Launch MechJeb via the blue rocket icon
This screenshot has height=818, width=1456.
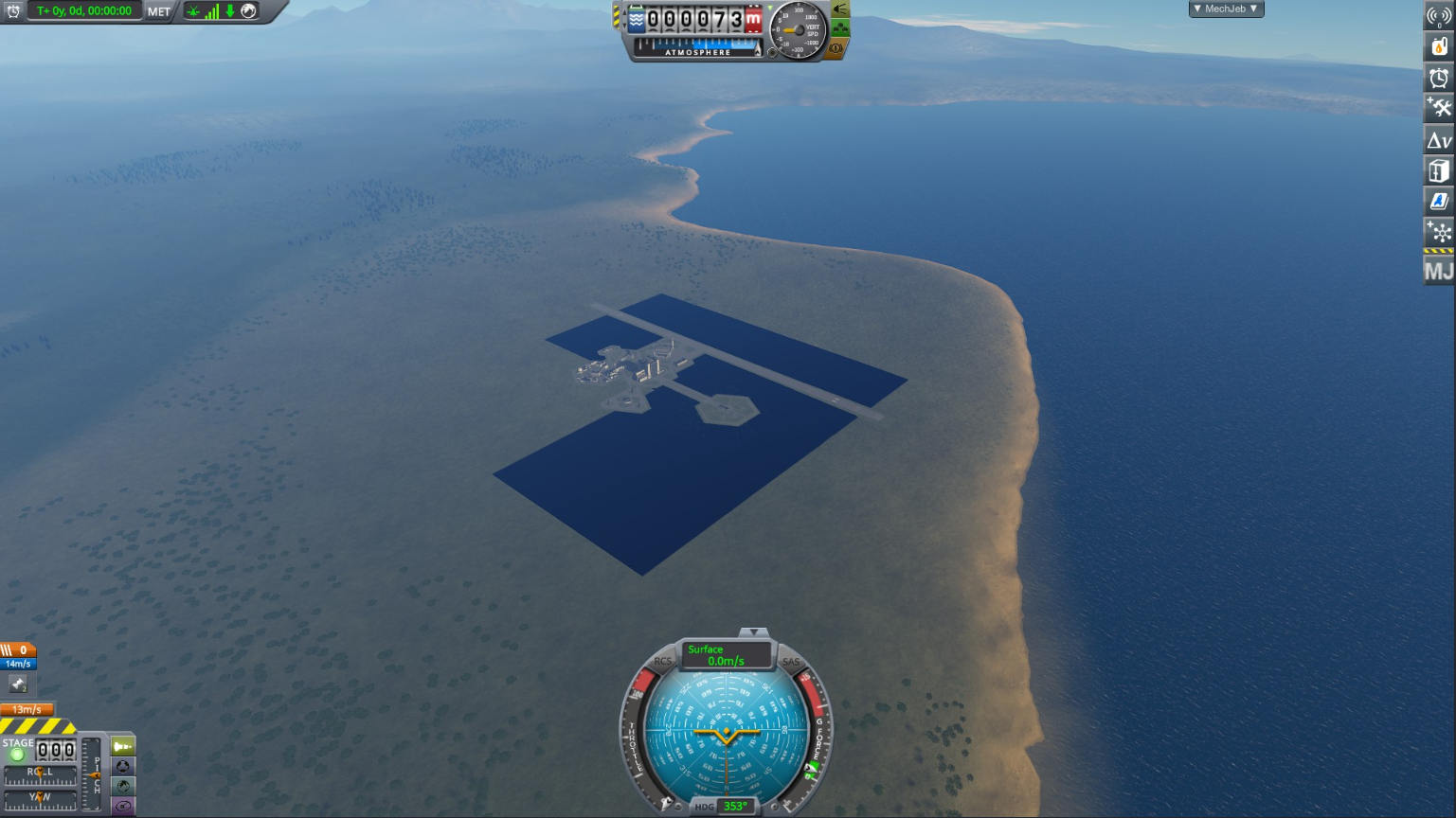point(1441,201)
